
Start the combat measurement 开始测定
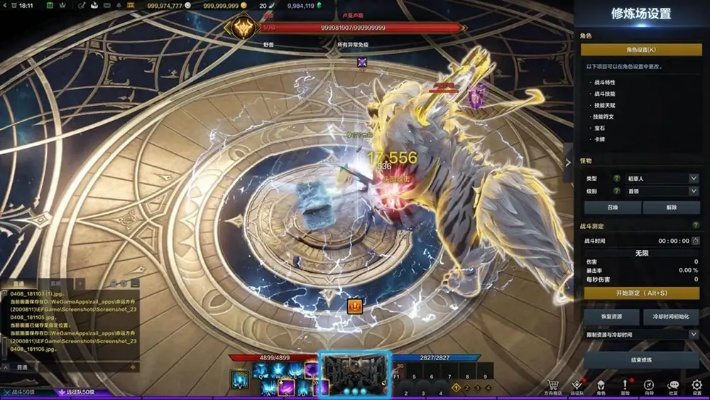[x=640, y=293]
